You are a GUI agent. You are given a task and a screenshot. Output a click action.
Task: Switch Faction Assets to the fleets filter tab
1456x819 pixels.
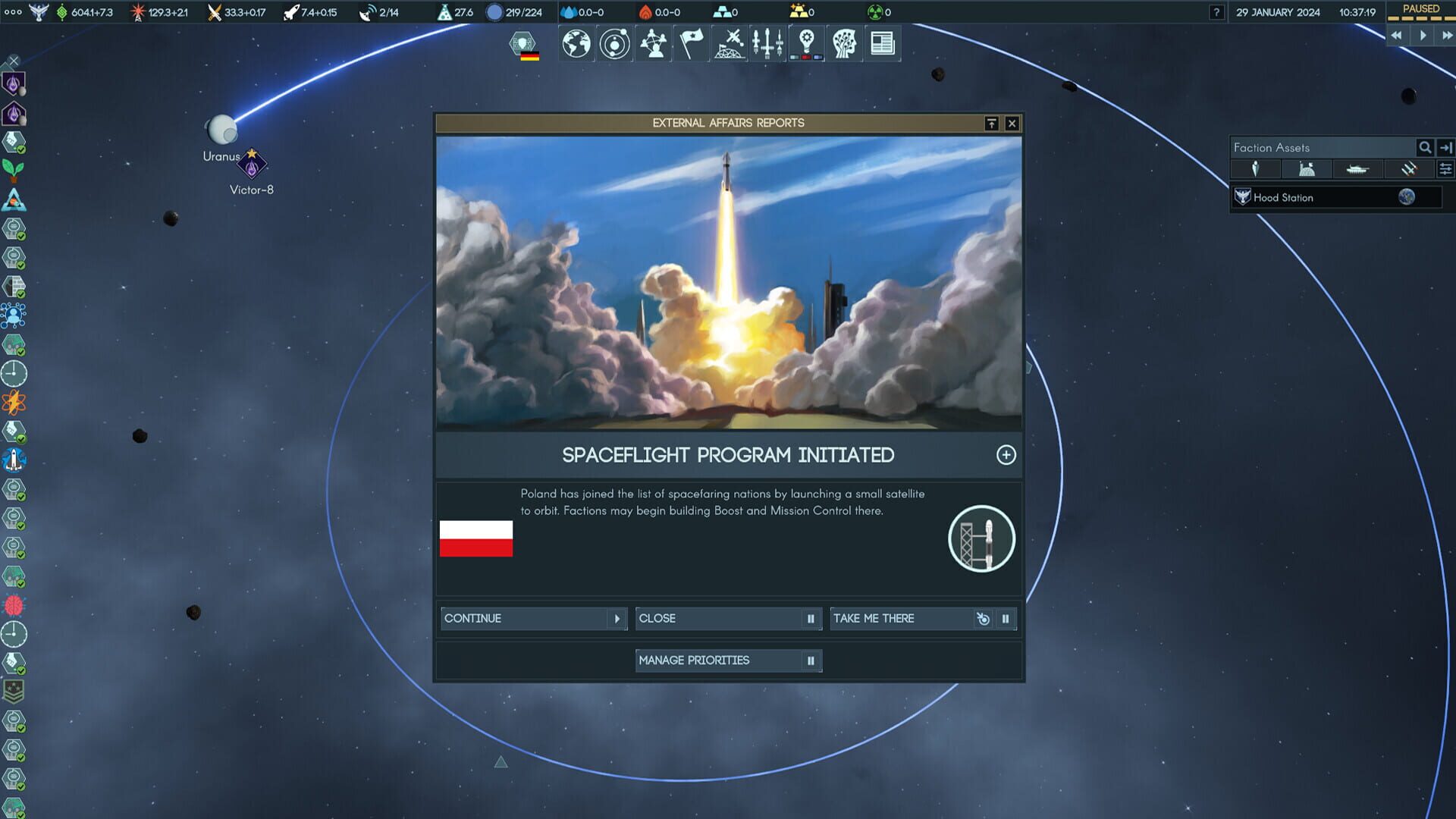1409,169
